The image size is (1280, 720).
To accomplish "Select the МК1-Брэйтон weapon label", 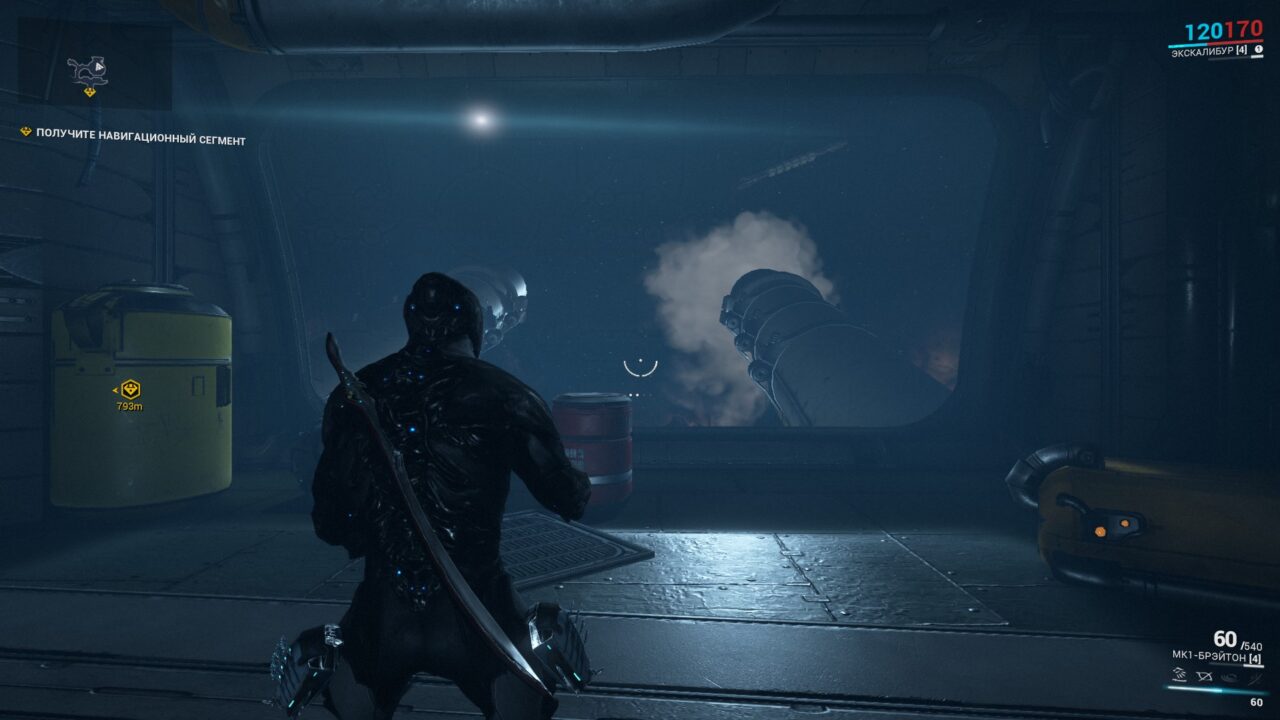I will tap(1208, 655).
